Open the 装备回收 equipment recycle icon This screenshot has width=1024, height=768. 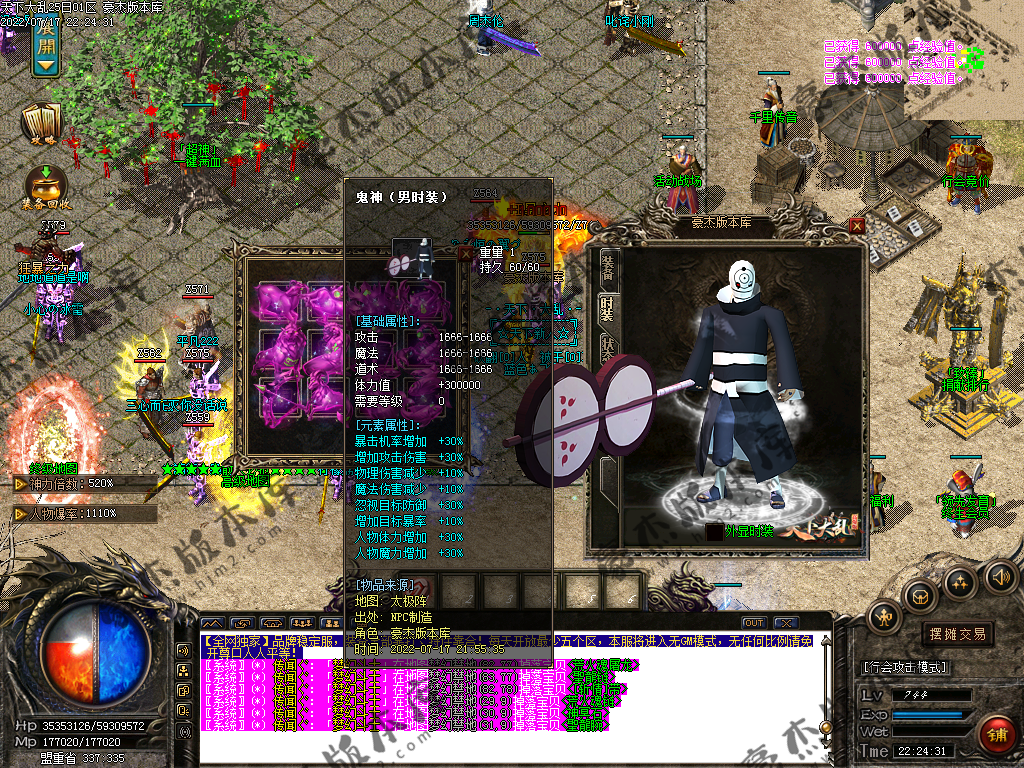(45, 187)
